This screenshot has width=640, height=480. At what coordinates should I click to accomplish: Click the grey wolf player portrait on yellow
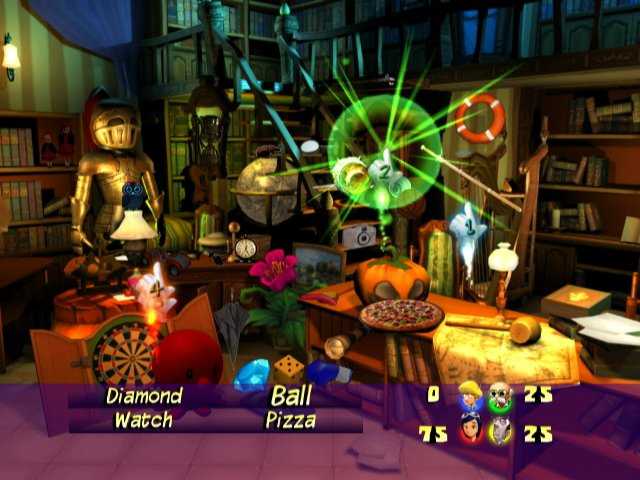coord(500,430)
